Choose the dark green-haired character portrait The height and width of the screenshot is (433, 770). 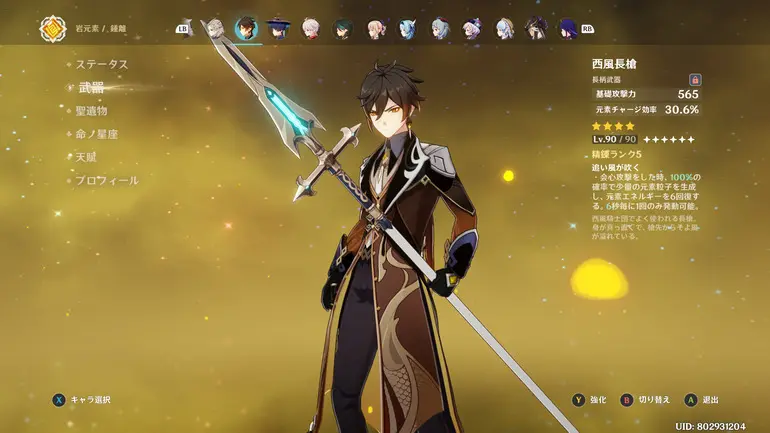[342, 28]
